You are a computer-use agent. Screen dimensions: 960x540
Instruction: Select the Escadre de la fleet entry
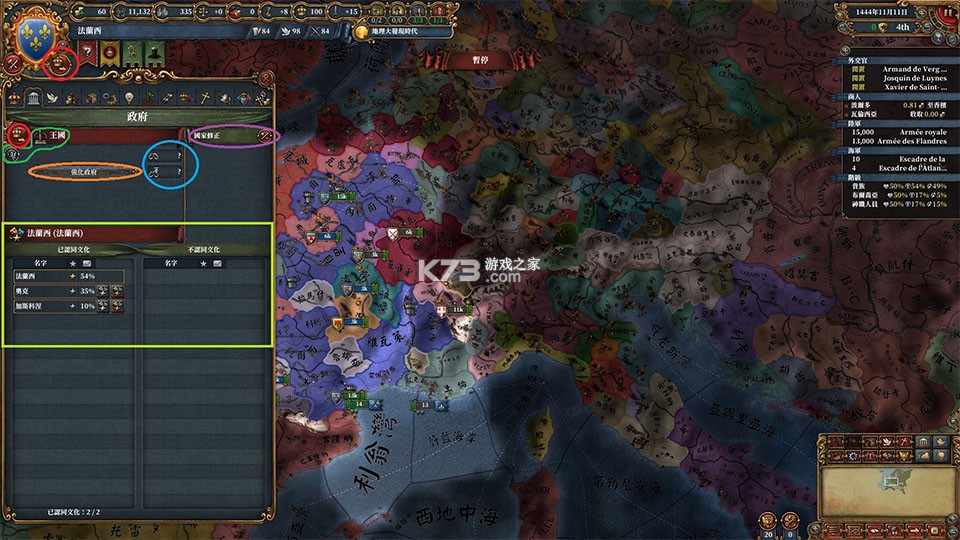pyautogui.click(x=903, y=158)
